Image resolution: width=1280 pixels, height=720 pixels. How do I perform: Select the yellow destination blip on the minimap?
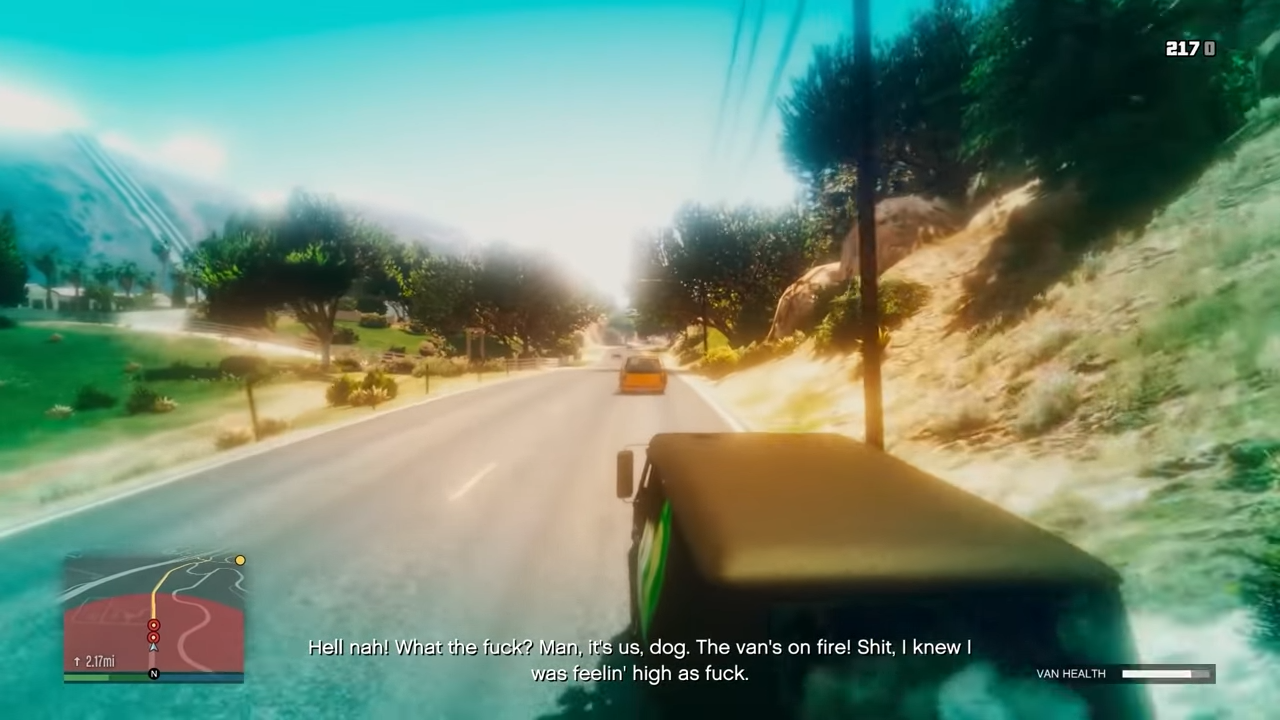pyautogui.click(x=240, y=560)
